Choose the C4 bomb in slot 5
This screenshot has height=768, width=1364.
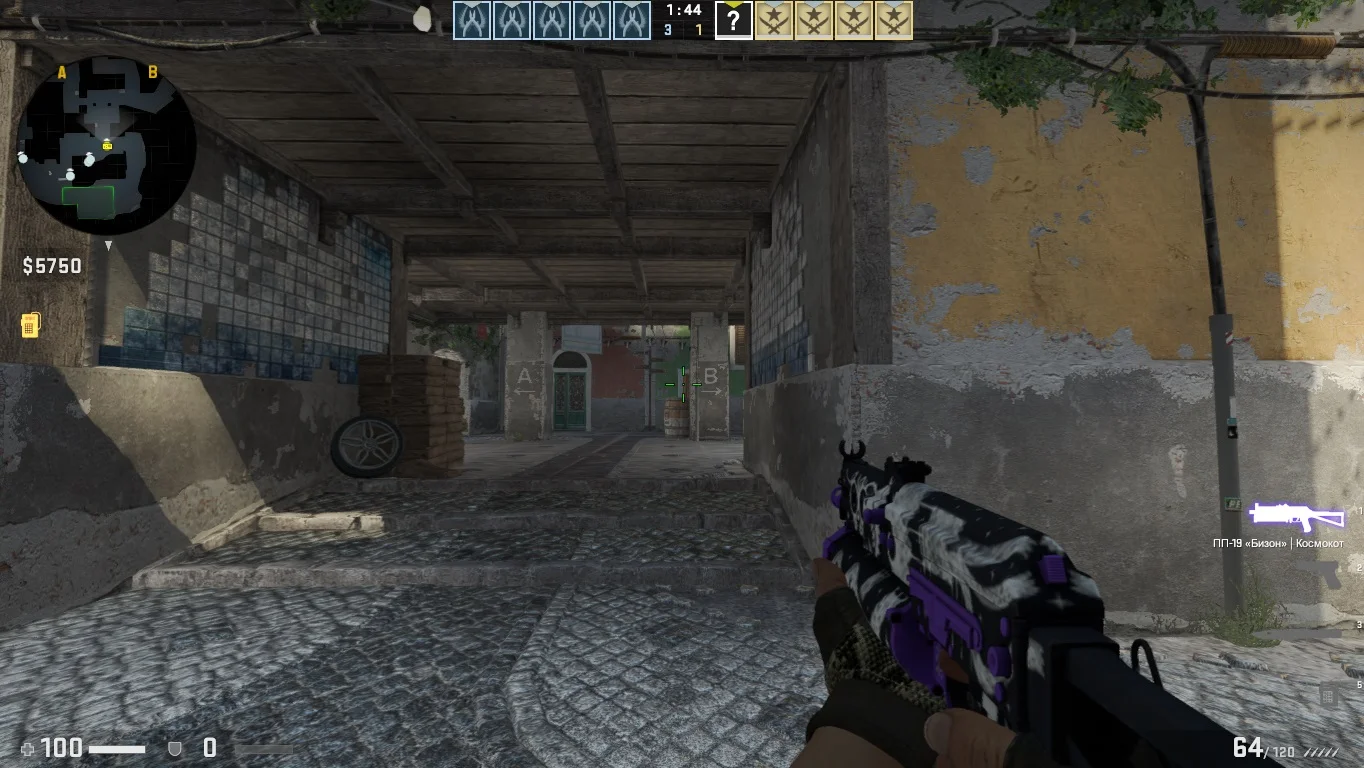[x=1329, y=693]
